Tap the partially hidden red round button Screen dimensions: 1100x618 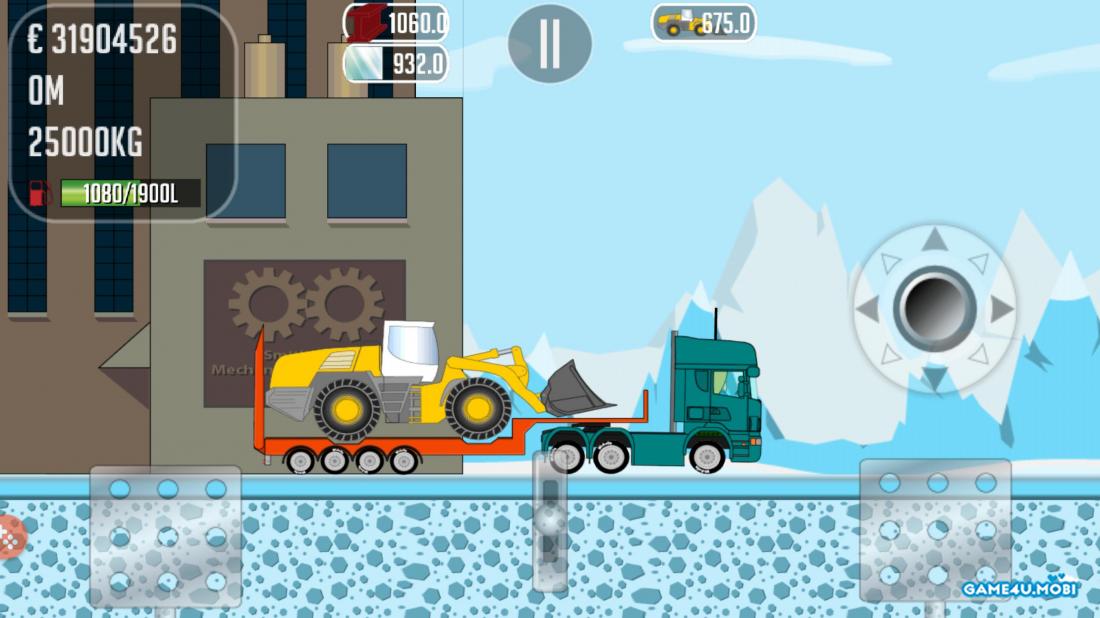(8, 537)
